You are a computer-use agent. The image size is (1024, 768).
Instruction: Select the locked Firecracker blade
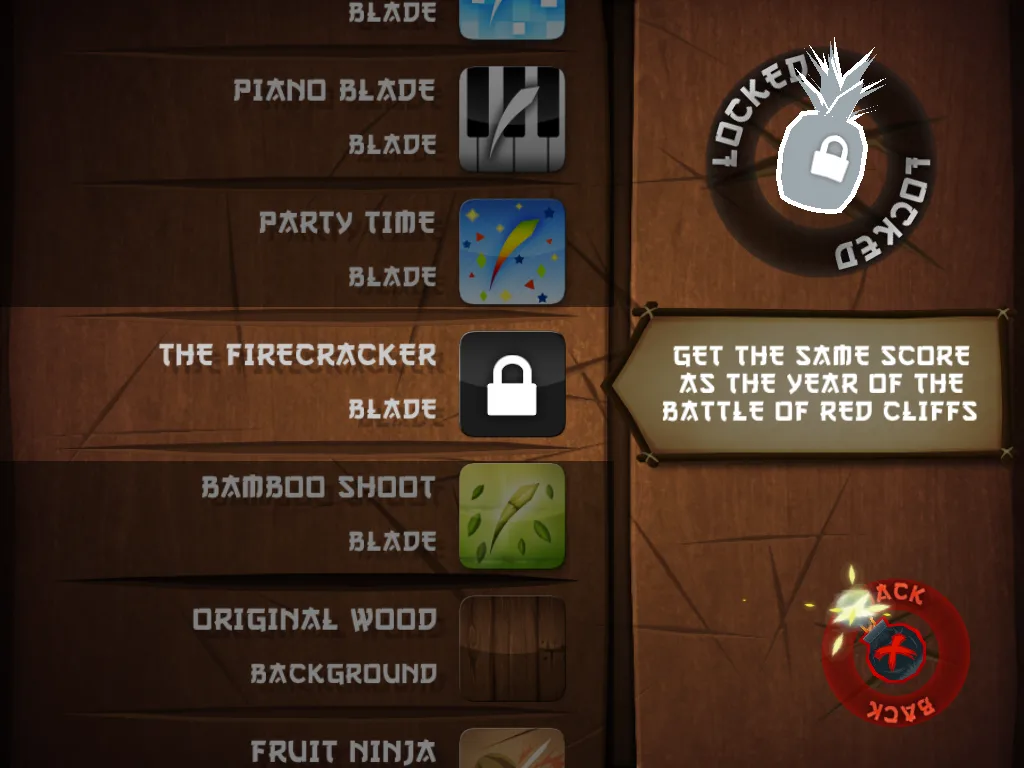[512, 384]
